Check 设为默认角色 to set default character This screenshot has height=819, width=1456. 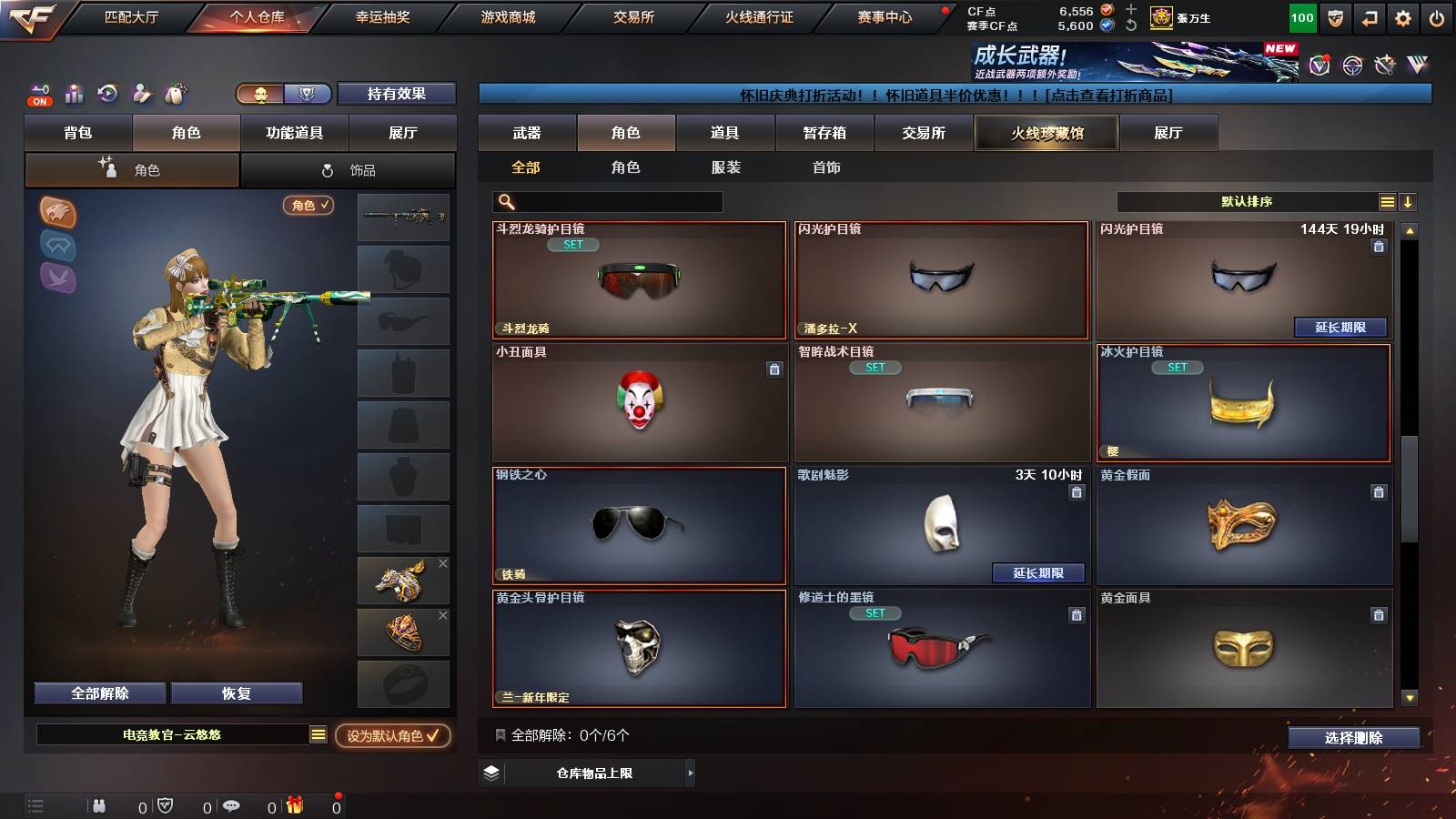click(x=393, y=738)
